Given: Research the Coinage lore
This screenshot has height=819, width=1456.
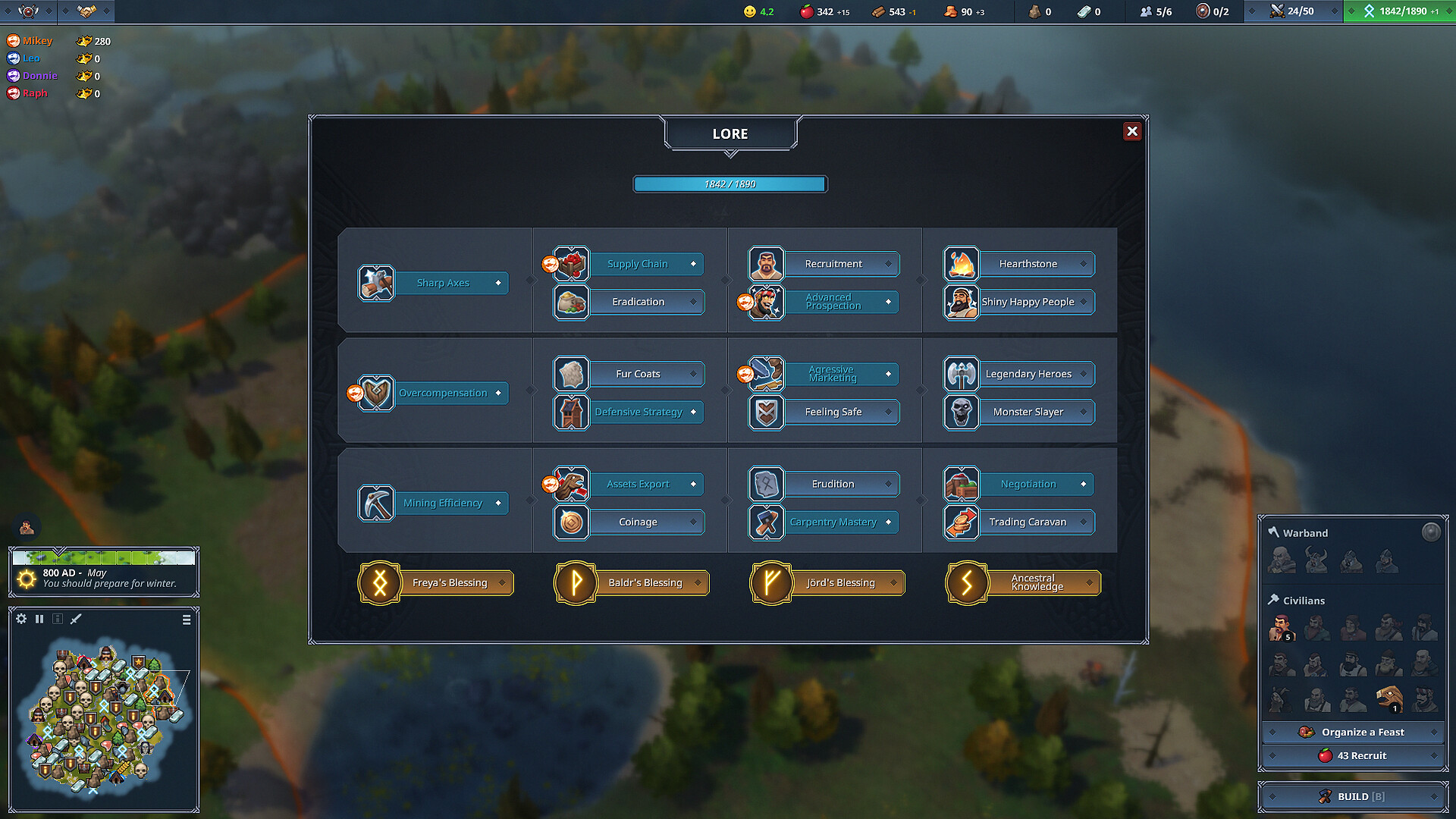Looking at the screenshot, I should (638, 522).
